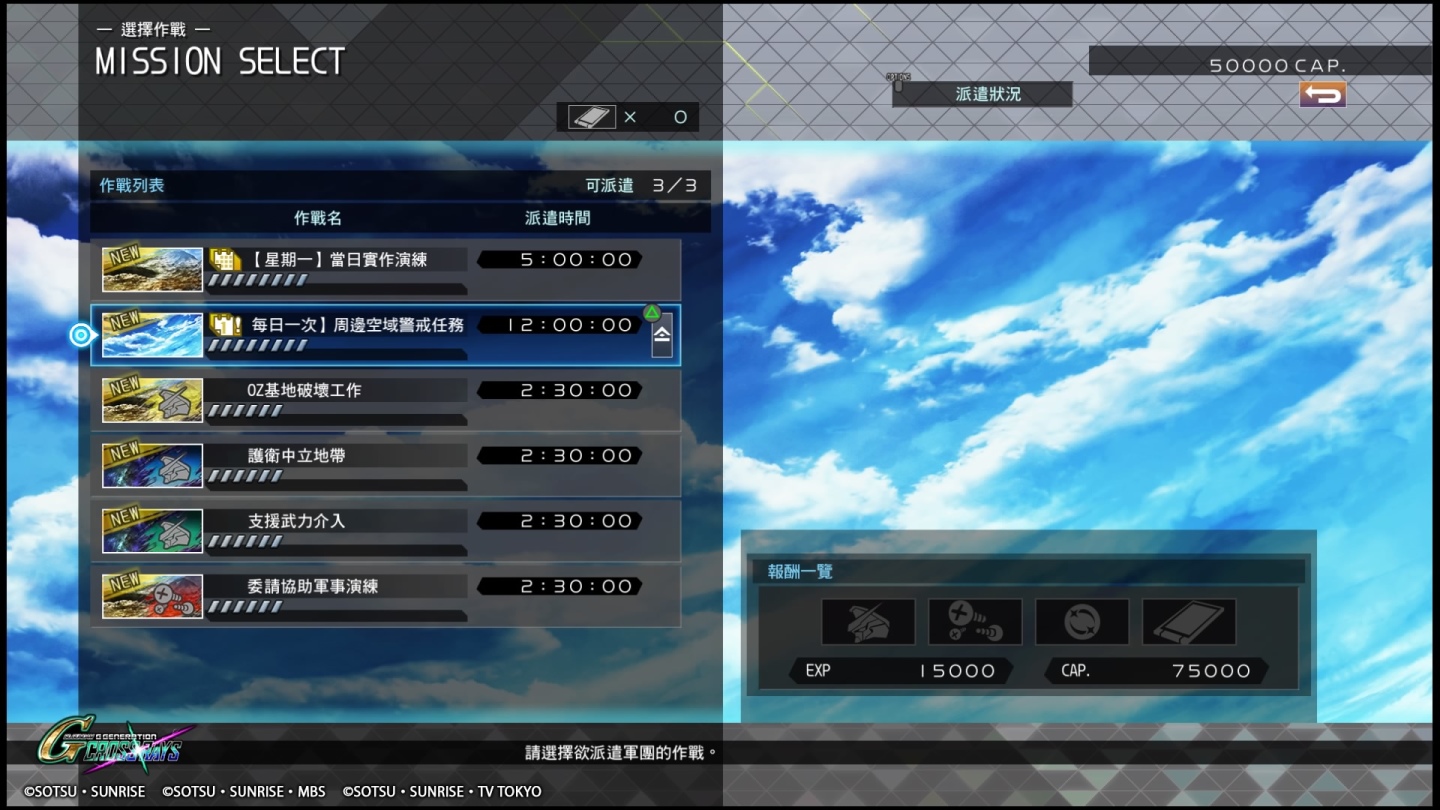Click the parts/screws reward icon
This screenshot has height=810, width=1440.
pos(974,621)
